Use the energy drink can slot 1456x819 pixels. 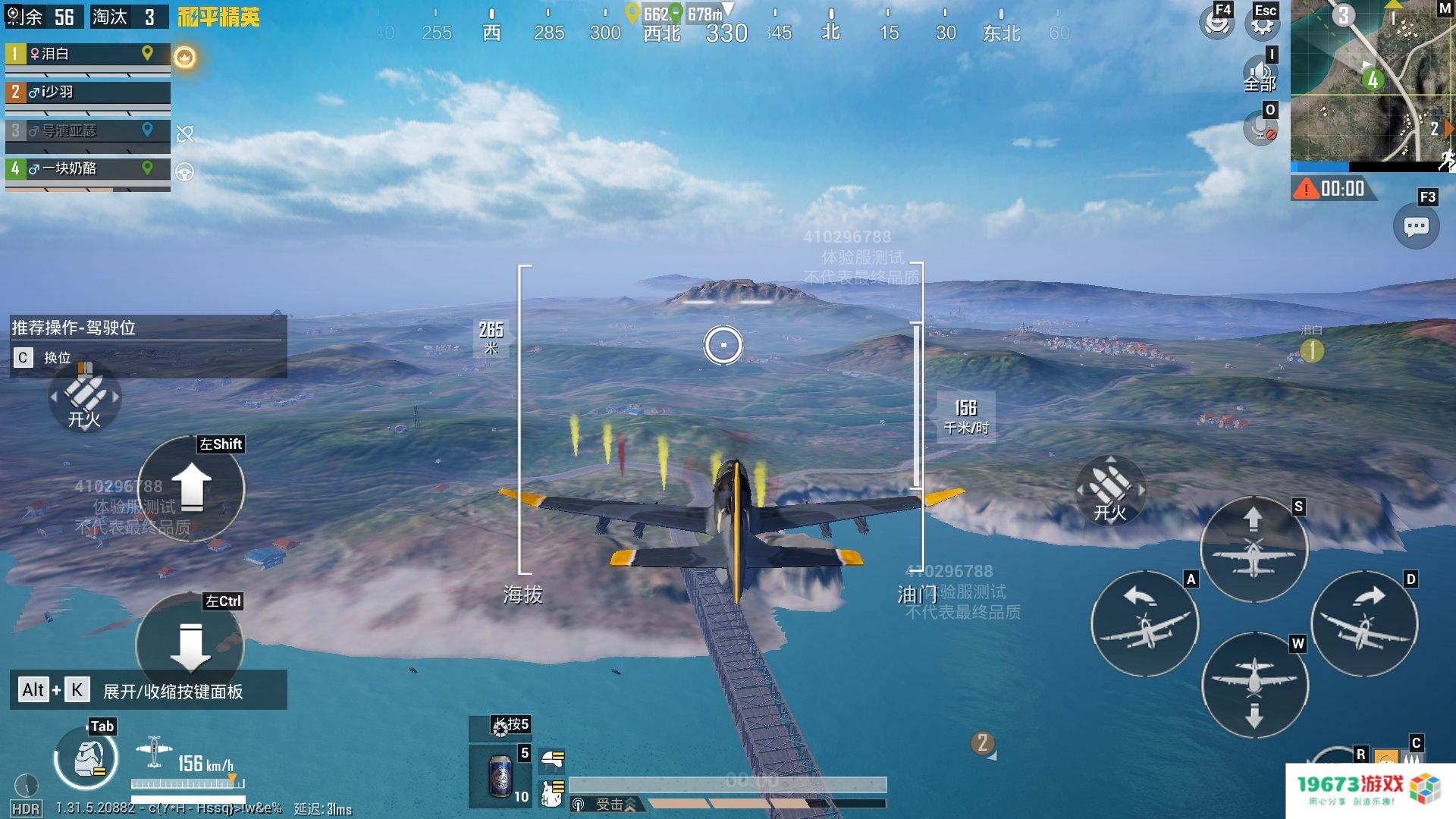(x=500, y=776)
